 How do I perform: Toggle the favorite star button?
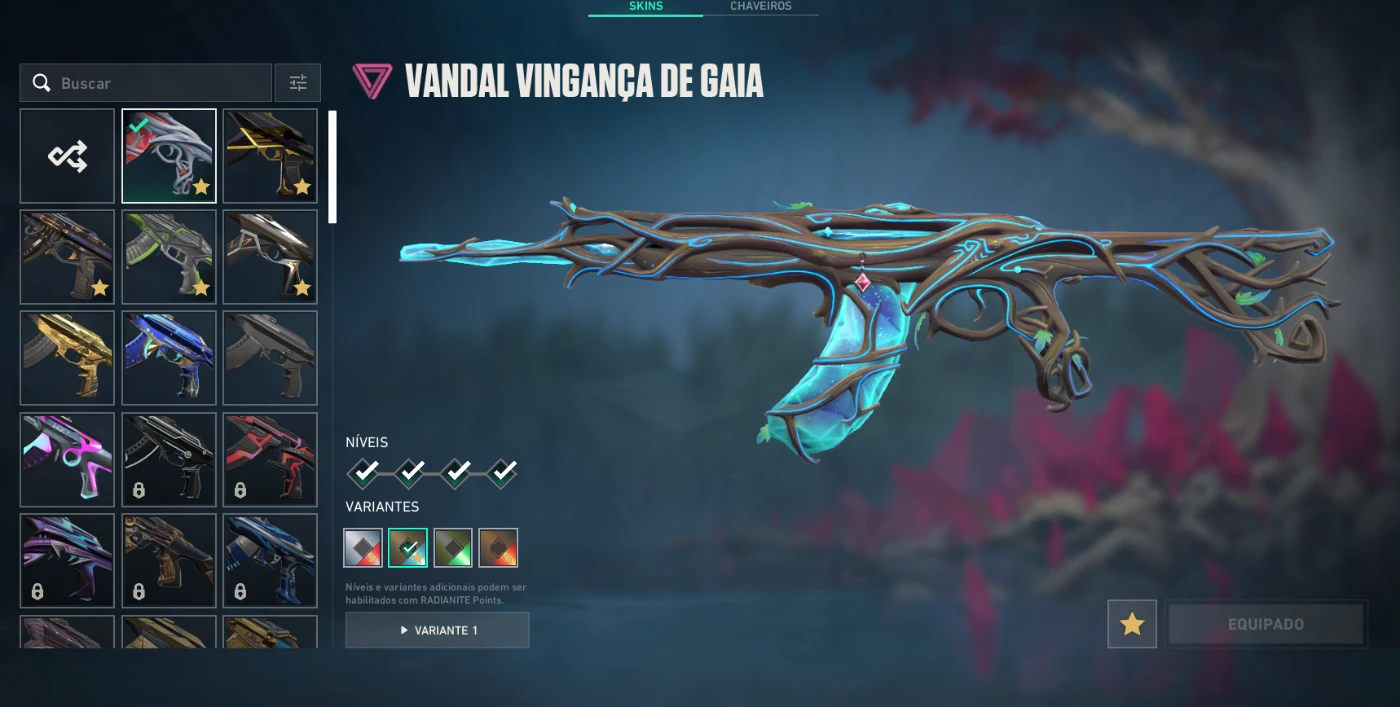point(1132,624)
